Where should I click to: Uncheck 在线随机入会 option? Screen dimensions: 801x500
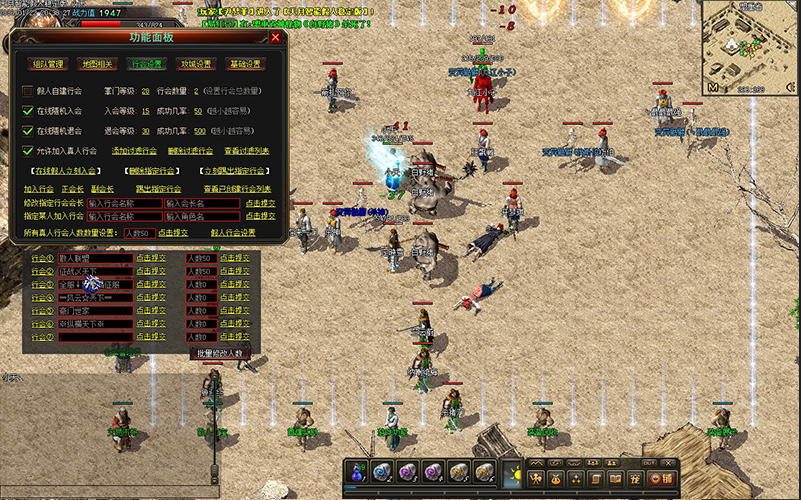point(28,111)
